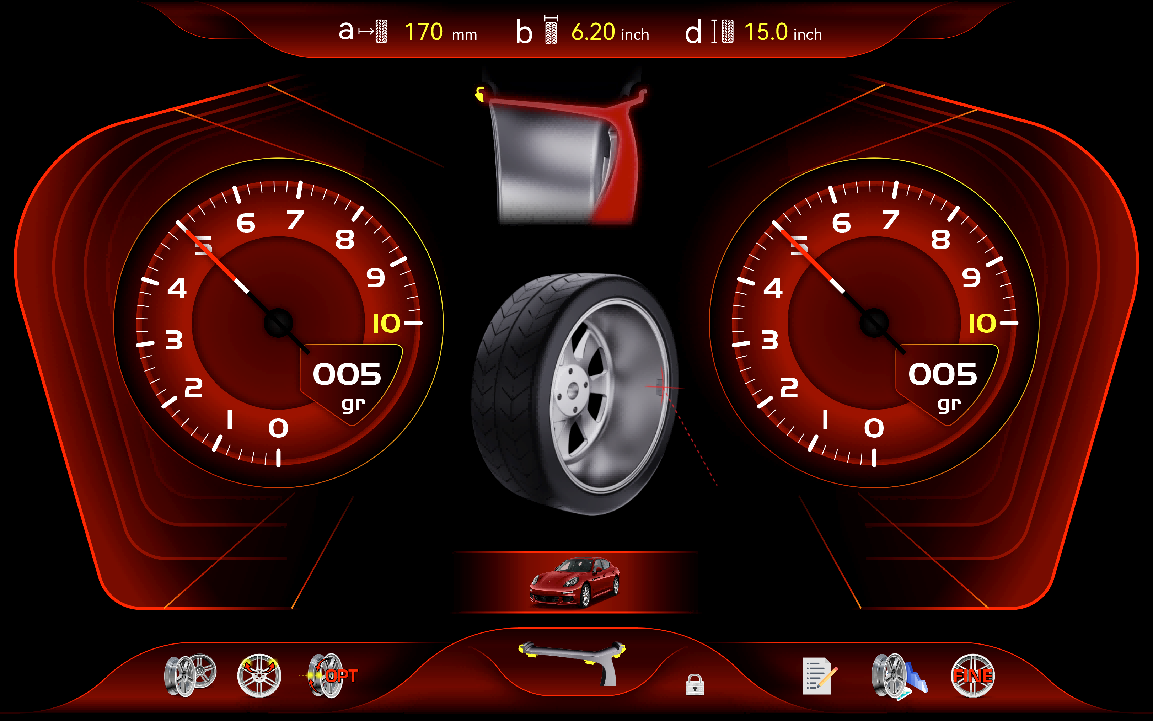
Task: Click the rim cross-section diagram
Action: click(566, 150)
